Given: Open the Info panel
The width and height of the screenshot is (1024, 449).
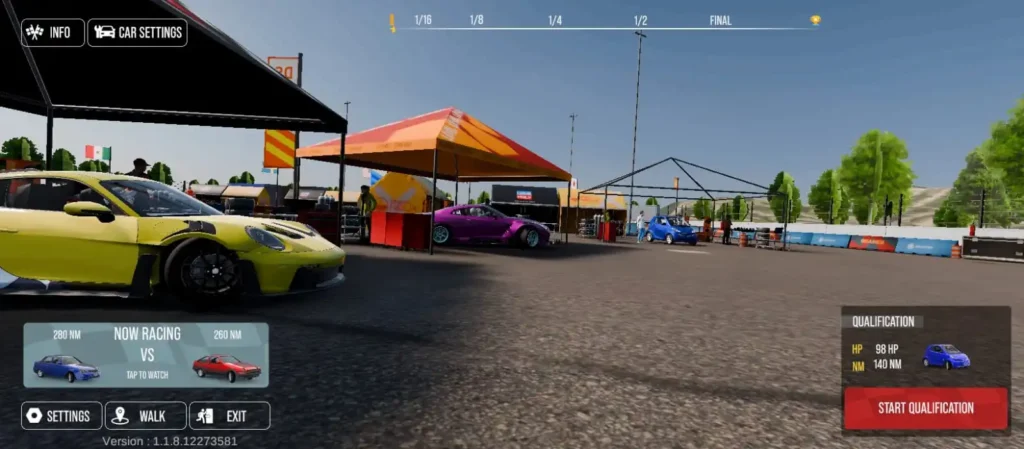Looking at the screenshot, I should pos(52,32).
